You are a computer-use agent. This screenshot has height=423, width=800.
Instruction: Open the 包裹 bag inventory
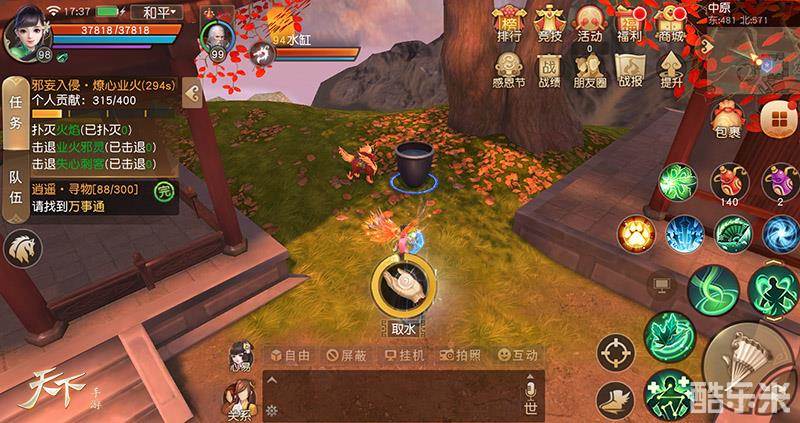click(x=727, y=115)
